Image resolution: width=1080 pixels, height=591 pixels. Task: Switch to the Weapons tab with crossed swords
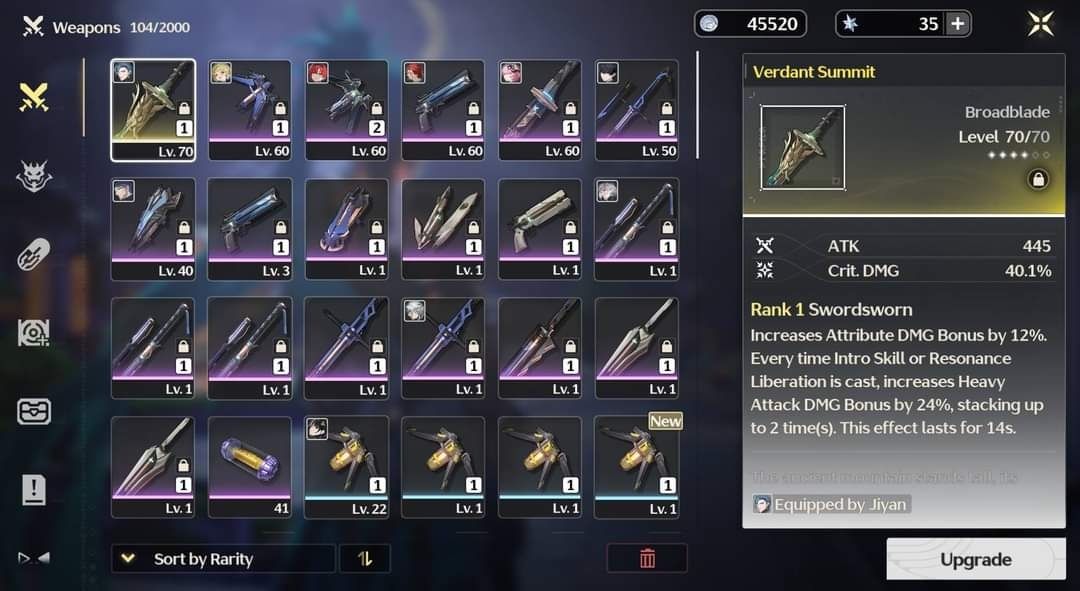tap(34, 97)
